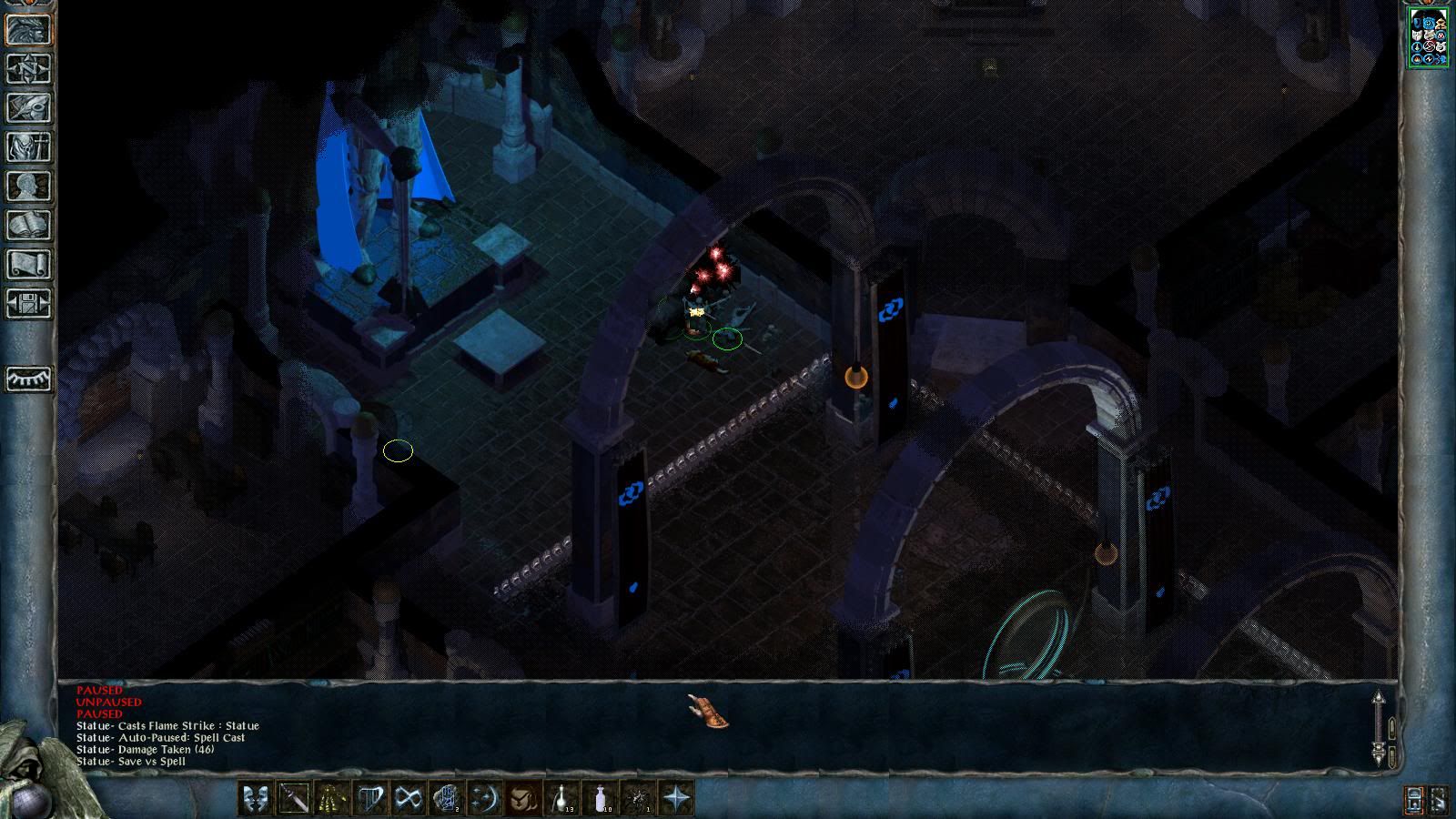This screenshot has width=1456, height=819.
Task: Open the options menu with the floppy disk
Action: pos(28,303)
